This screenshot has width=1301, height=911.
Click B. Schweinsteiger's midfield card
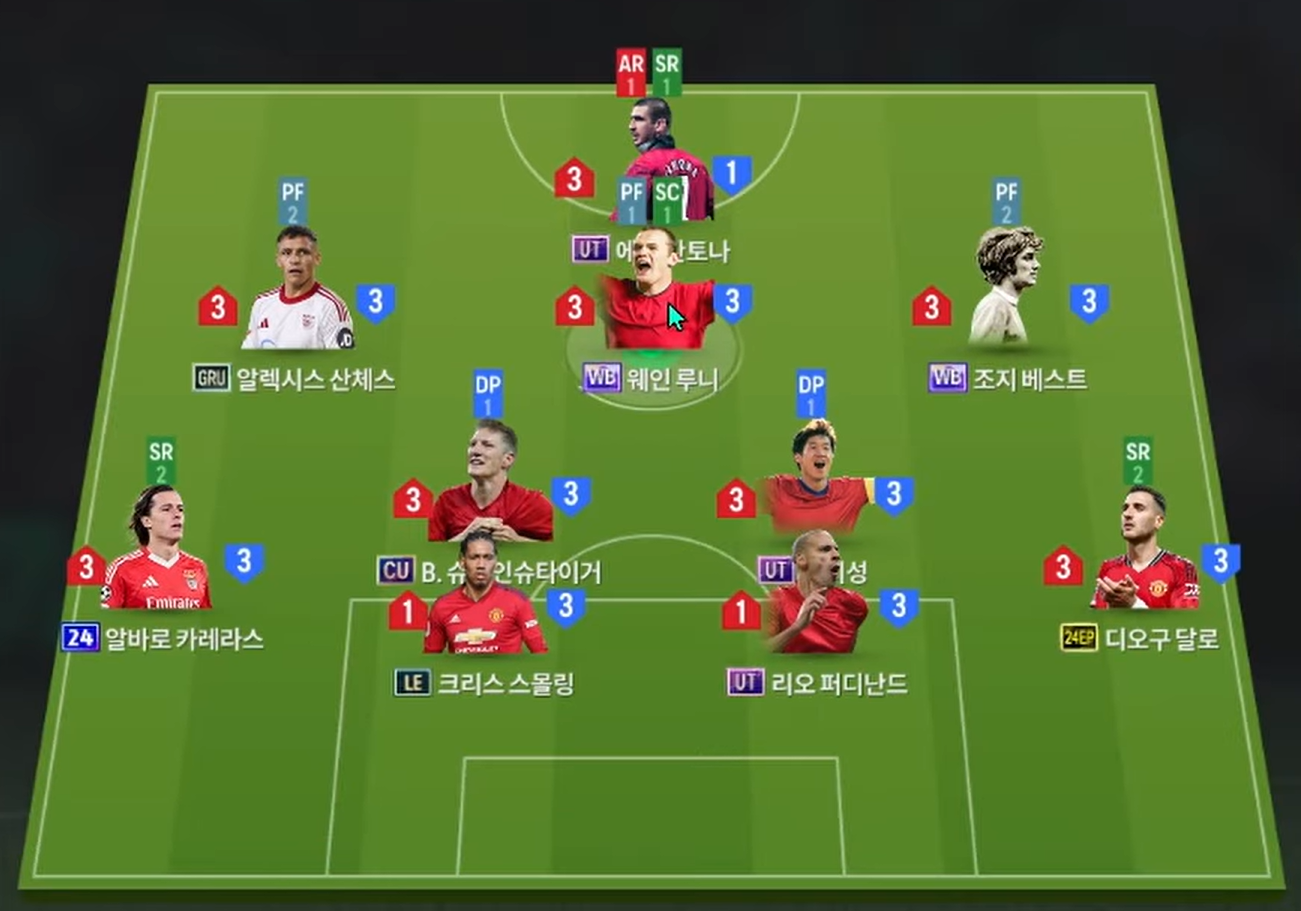[x=490, y=490]
